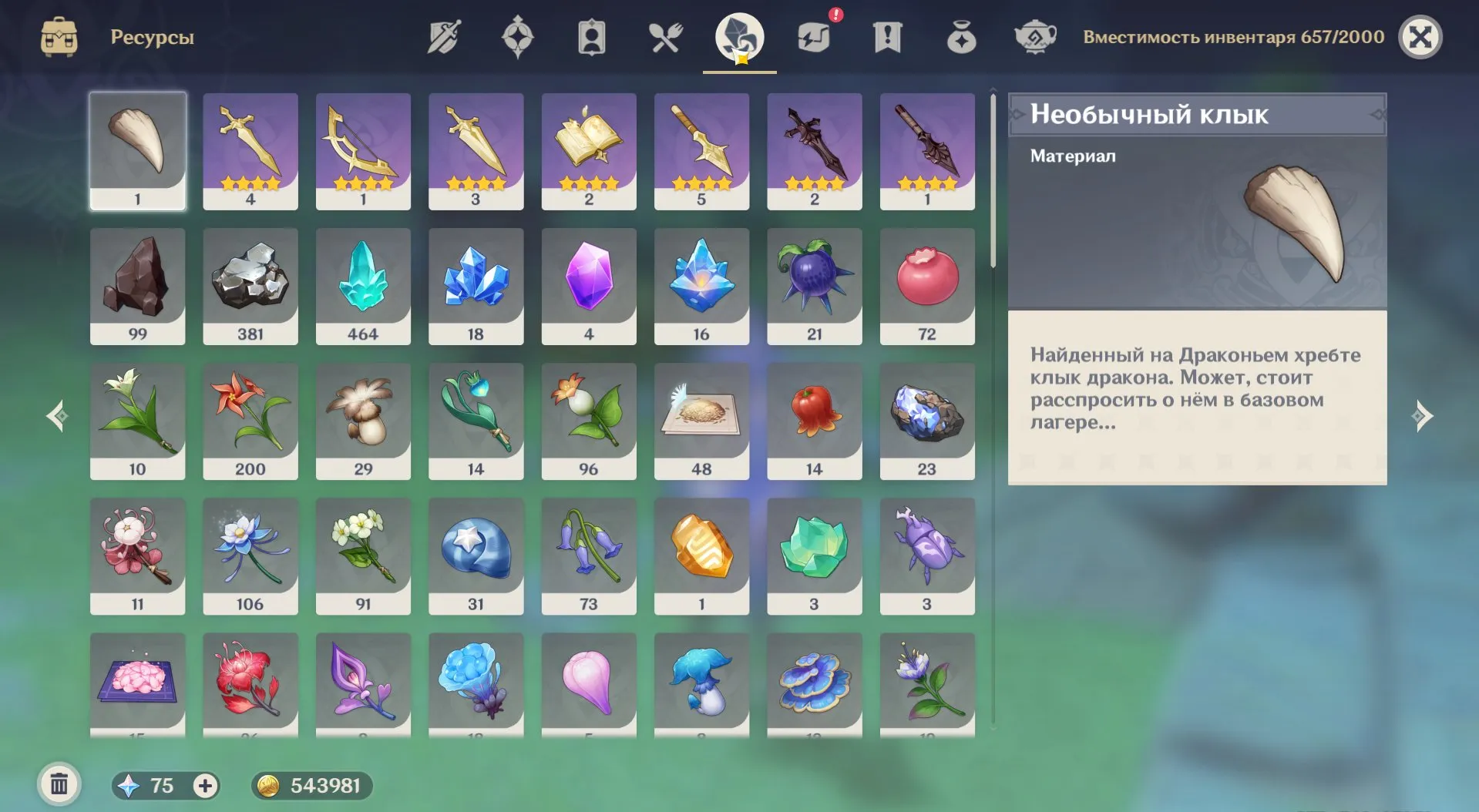Image resolution: width=1479 pixels, height=812 pixels.
Task: Switch to the Food tab
Action: (x=665, y=37)
